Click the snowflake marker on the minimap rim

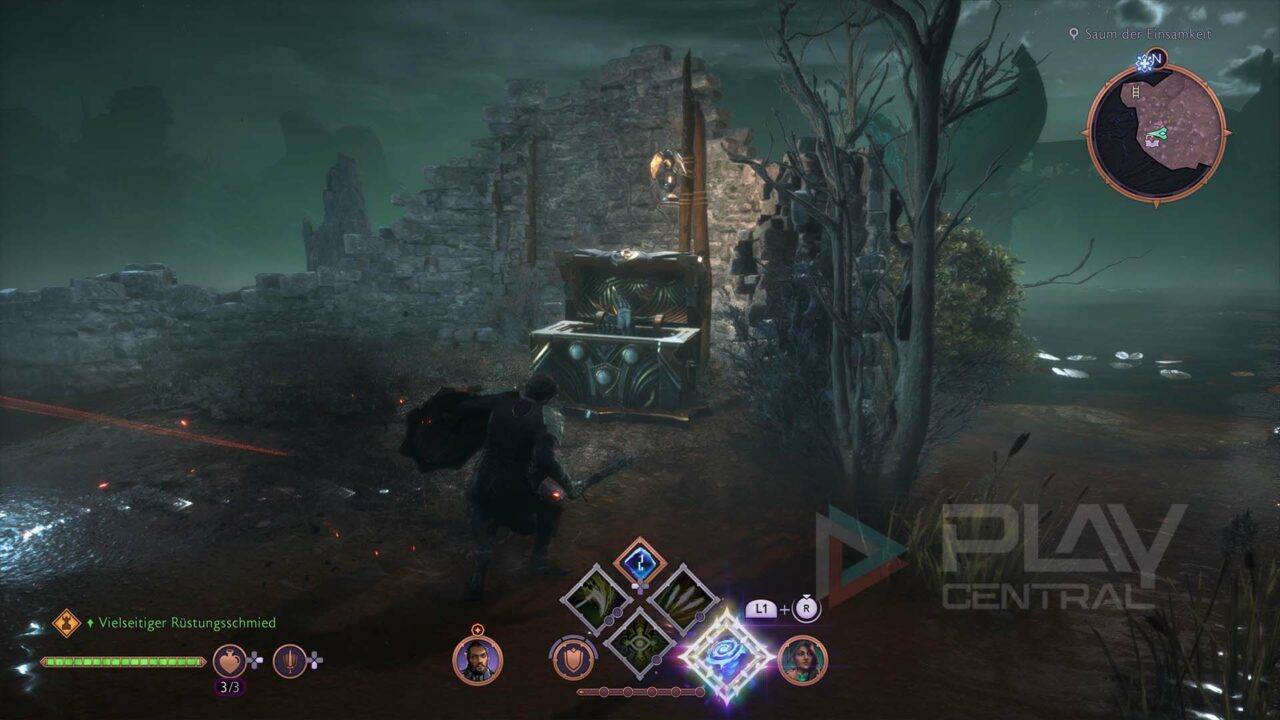coord(1144,62)
